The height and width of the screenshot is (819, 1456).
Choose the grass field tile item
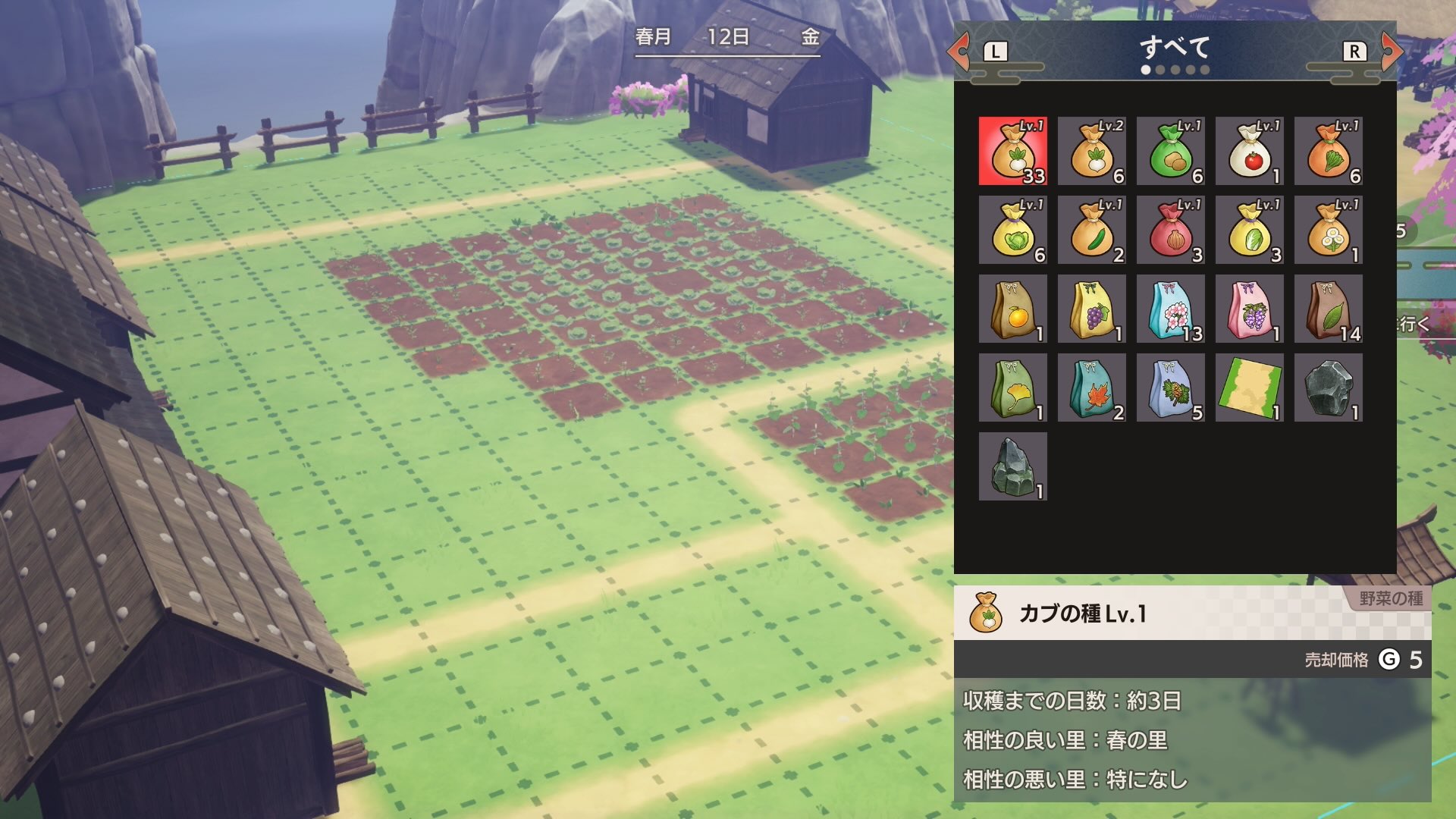pyautogui.click(x=1250, y=387)
